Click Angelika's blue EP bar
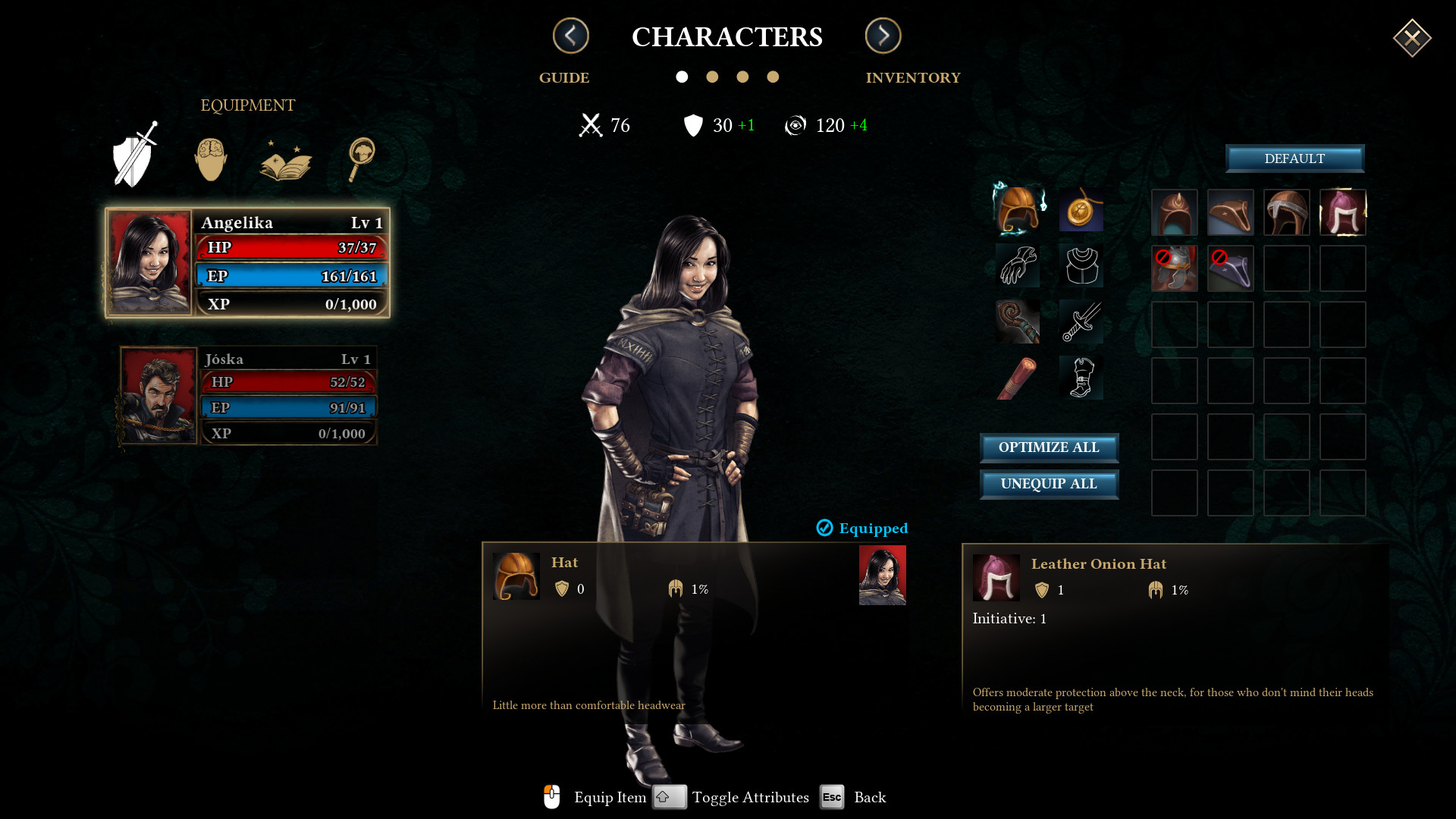1456x819 pixels. pos(291,275)
